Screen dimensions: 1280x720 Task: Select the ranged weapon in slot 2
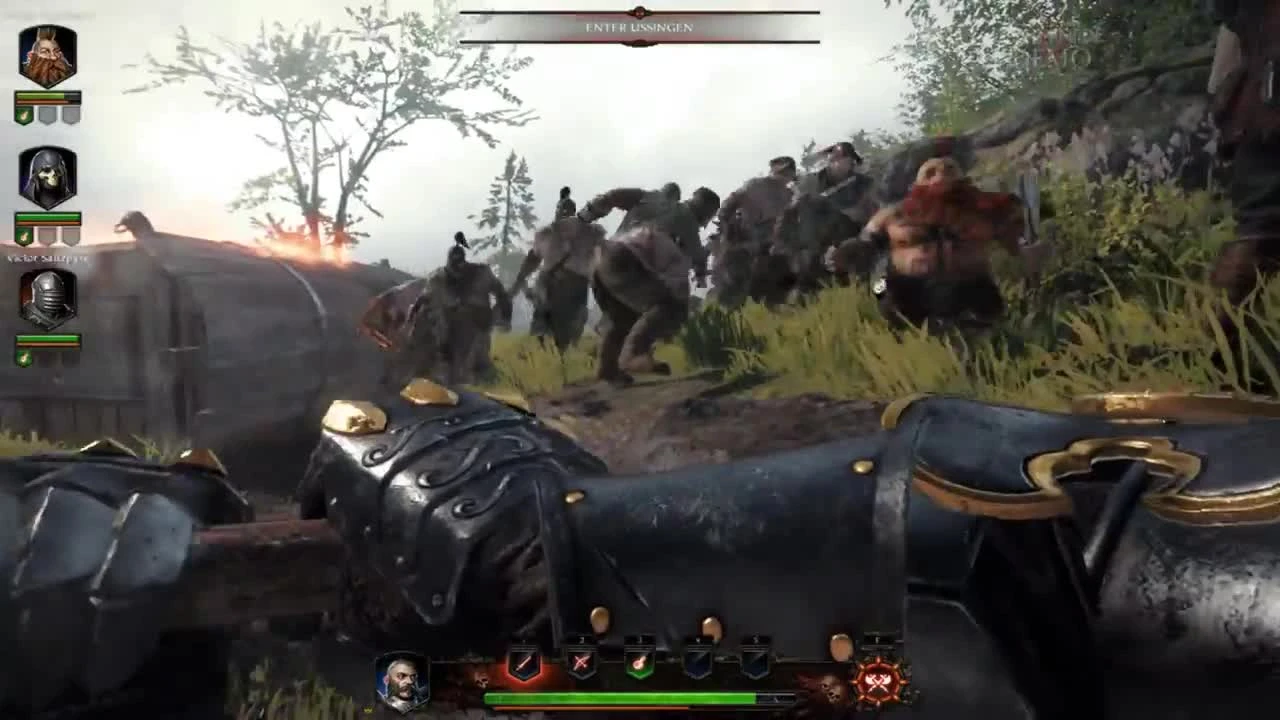coord(580,663)
